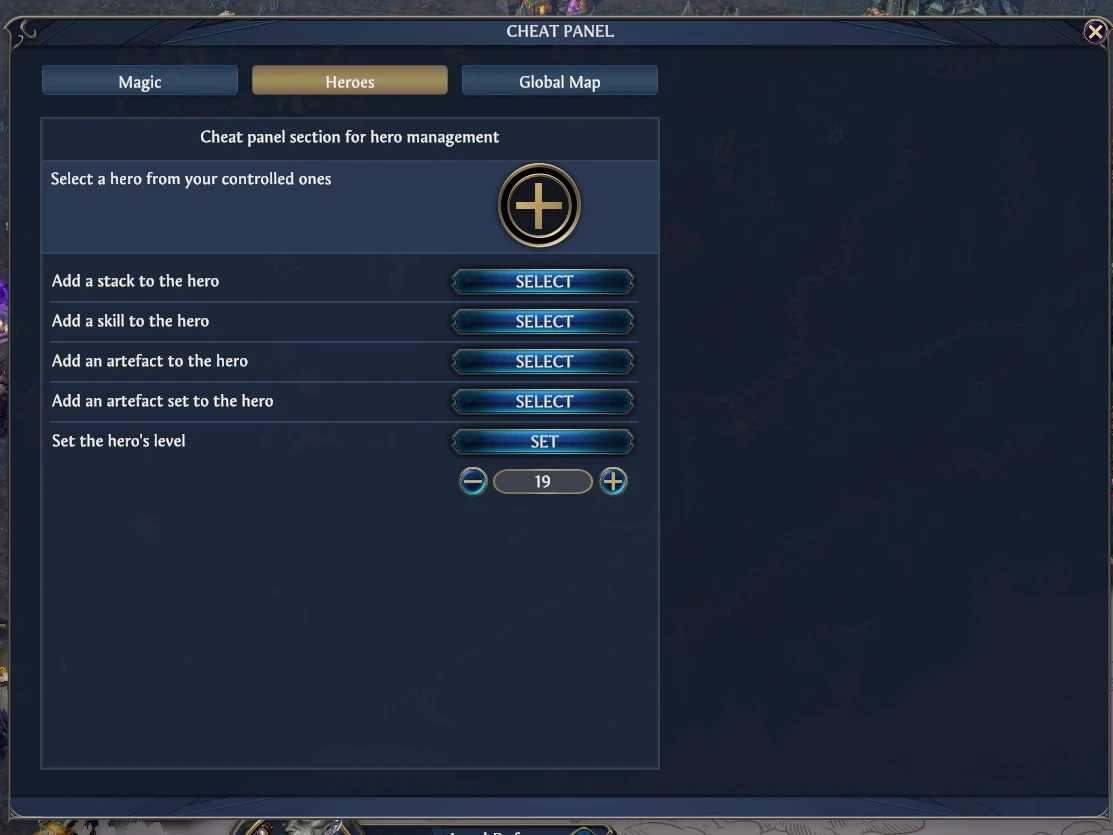Screen dimensions: 1113x835
Task: Click Select for adding a skill
Action: (x=543, y=322)
